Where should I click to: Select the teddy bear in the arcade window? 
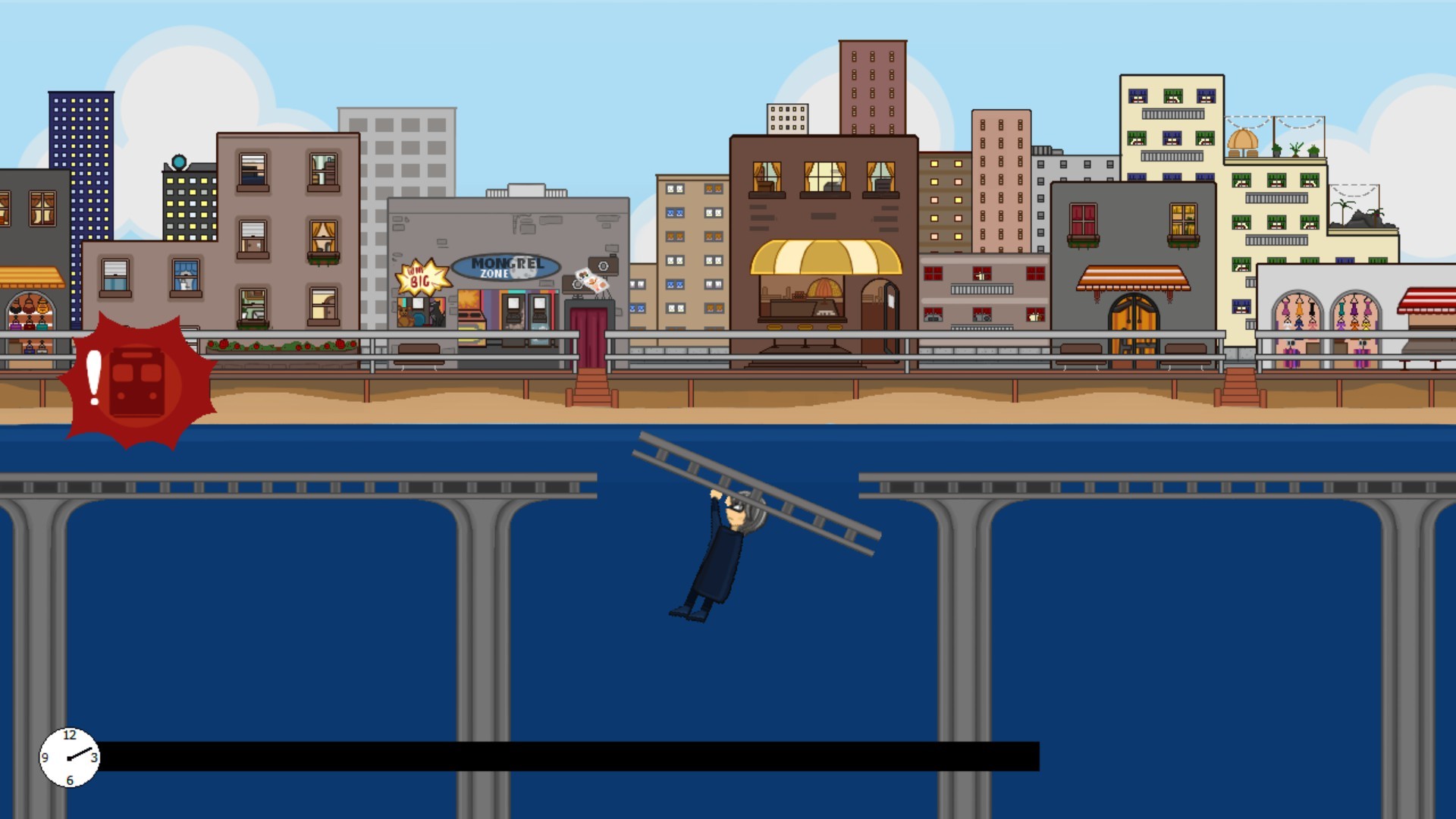pos(404,315)
